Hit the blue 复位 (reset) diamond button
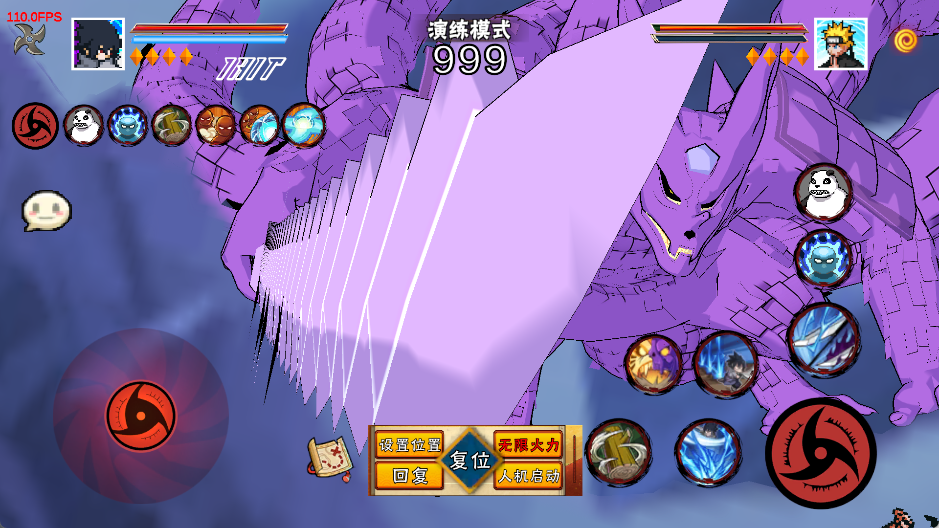 (469, 461)
